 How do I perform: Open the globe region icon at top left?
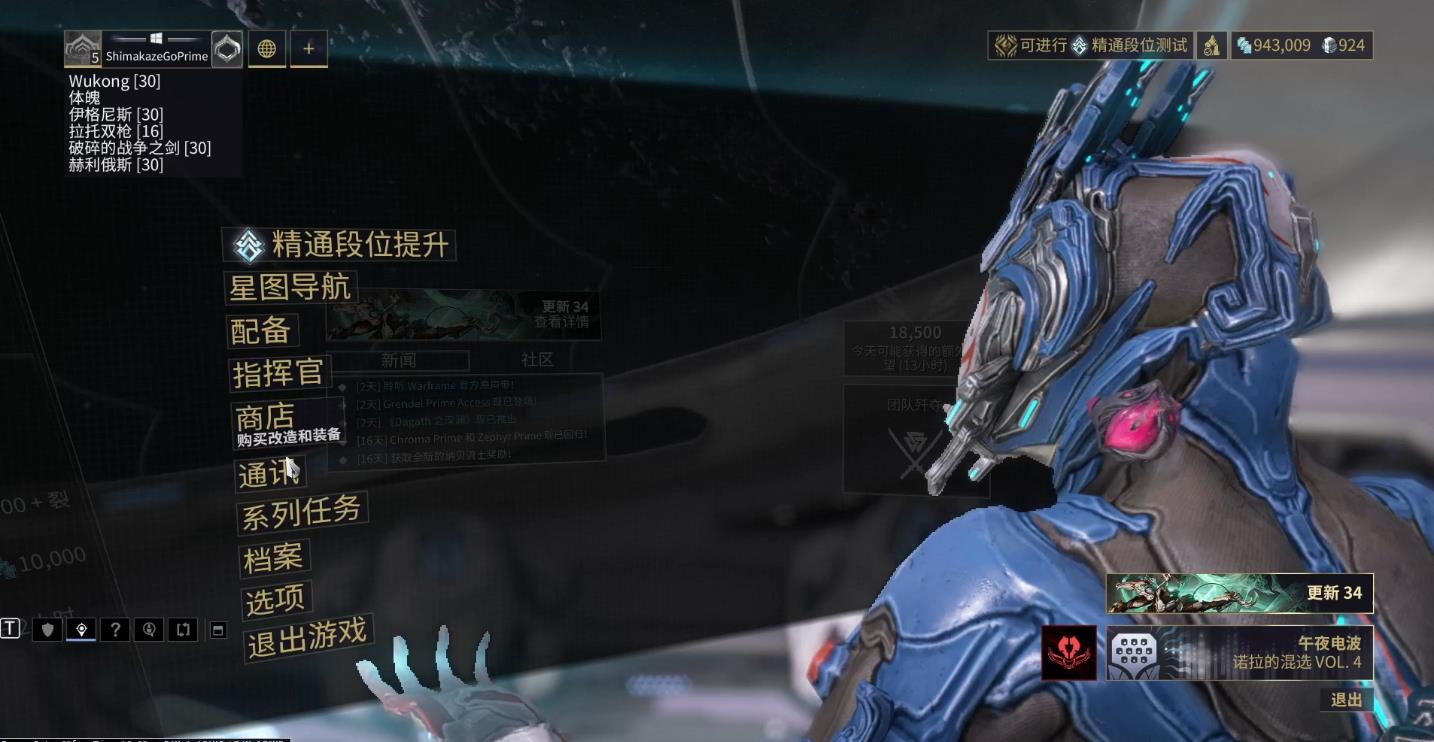(x=267, y=48)
